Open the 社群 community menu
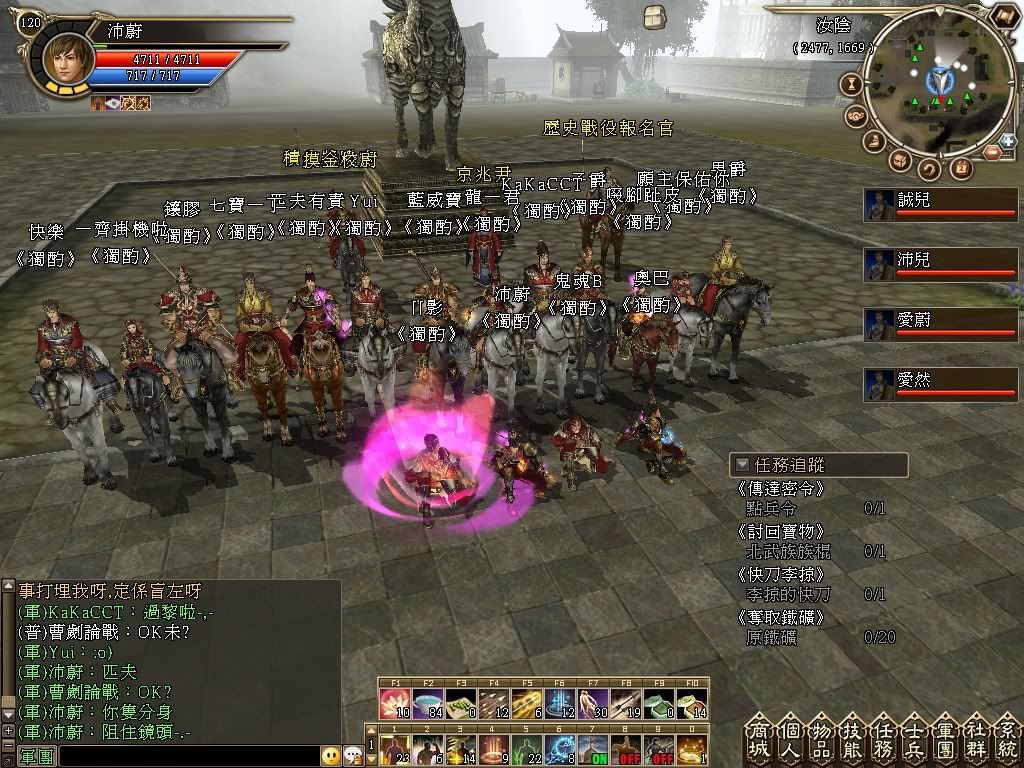The image size is (1024, 768). [978, 739]
